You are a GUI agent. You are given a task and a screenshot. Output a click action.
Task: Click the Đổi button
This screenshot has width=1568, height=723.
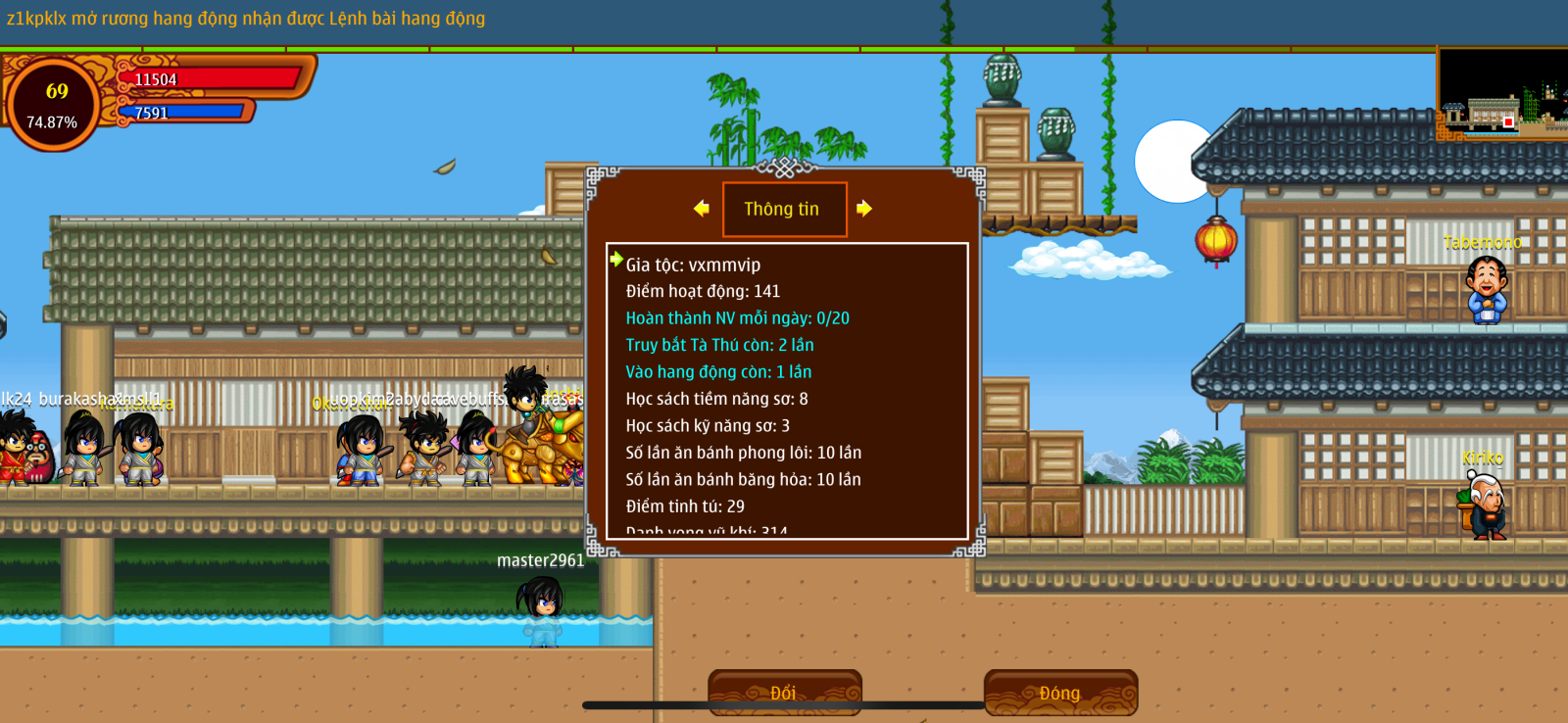784,693
